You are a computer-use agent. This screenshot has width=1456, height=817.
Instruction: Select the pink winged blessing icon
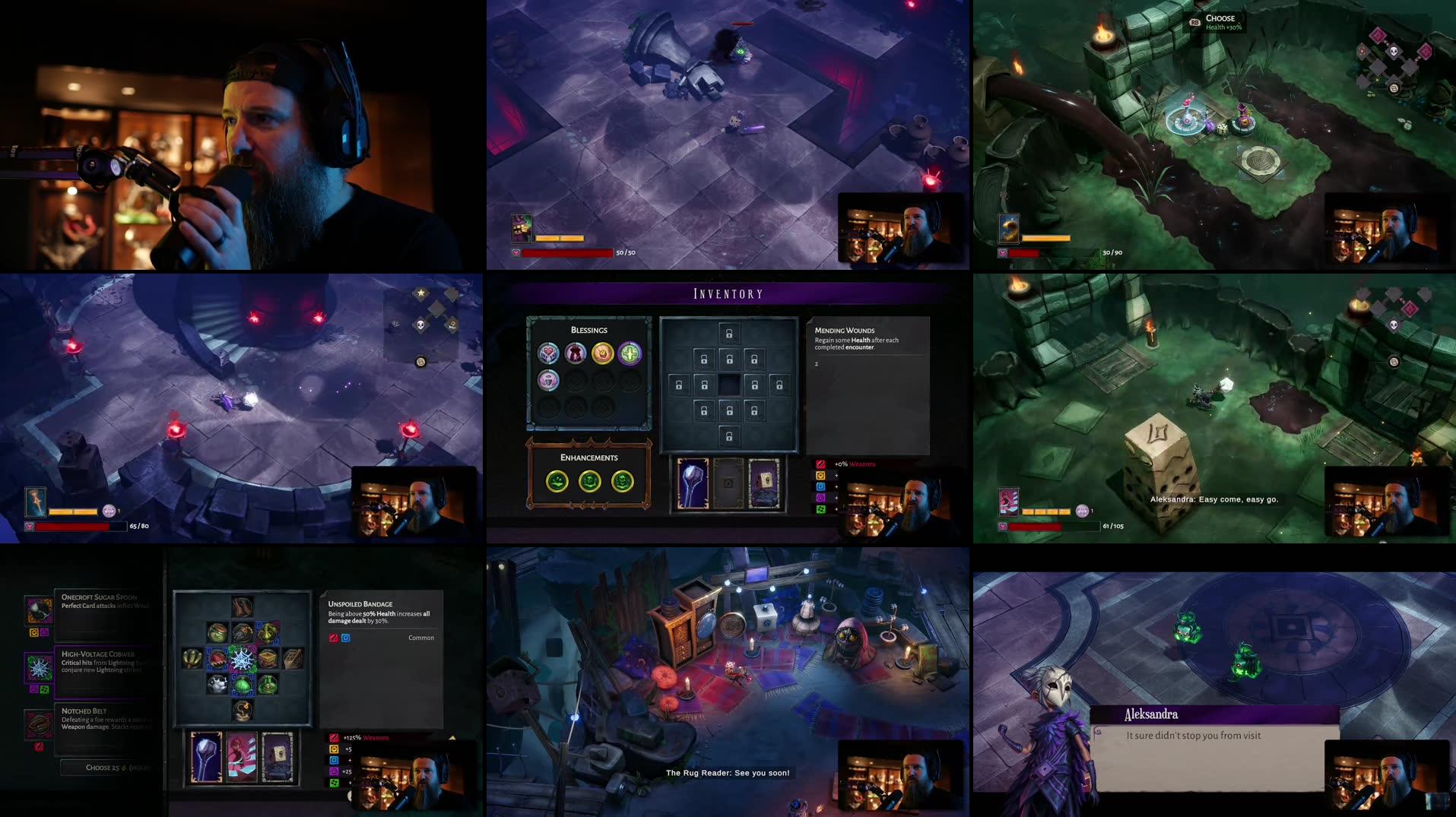tap(548, 381)
